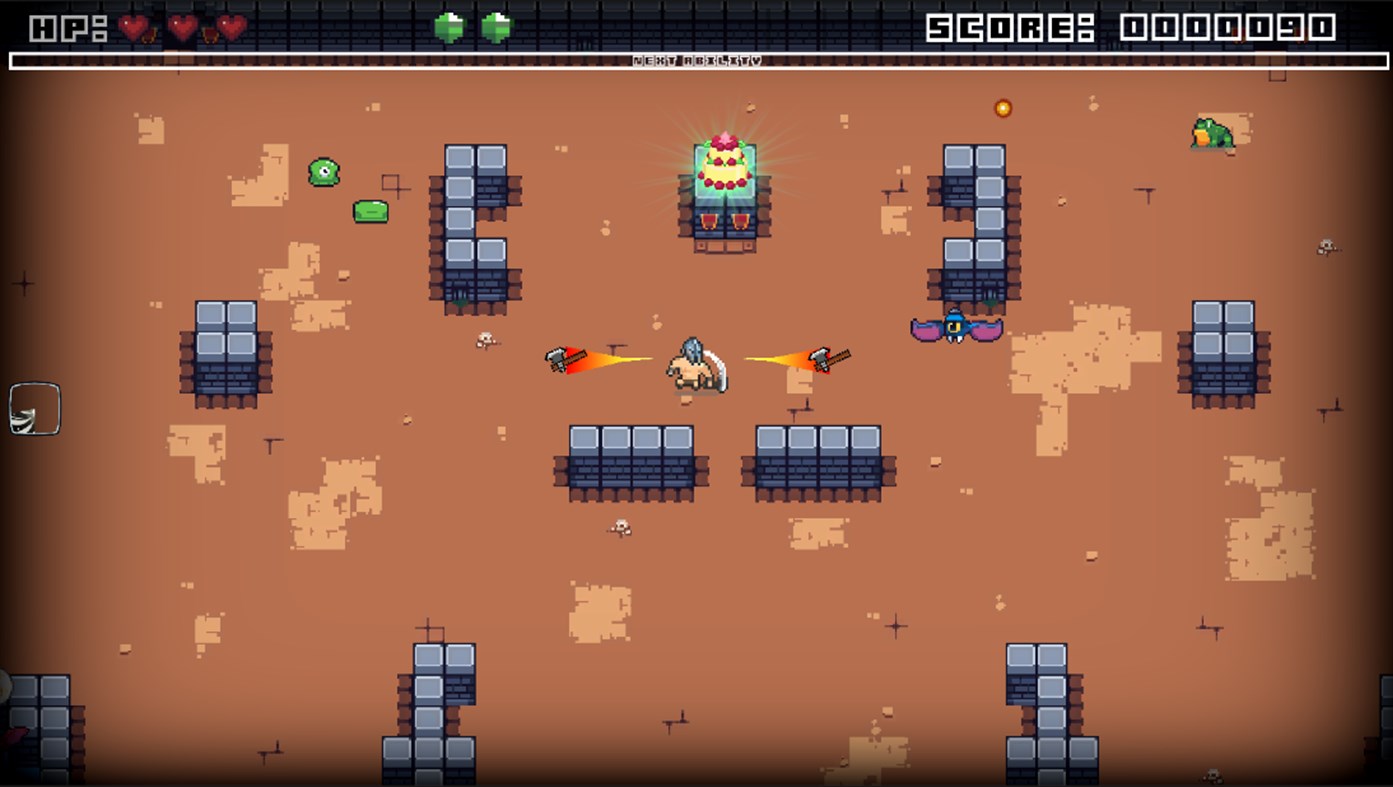Click the frog enemy in the top right corner
This screenshot has height=787, width=1393.
point(1212,134)
